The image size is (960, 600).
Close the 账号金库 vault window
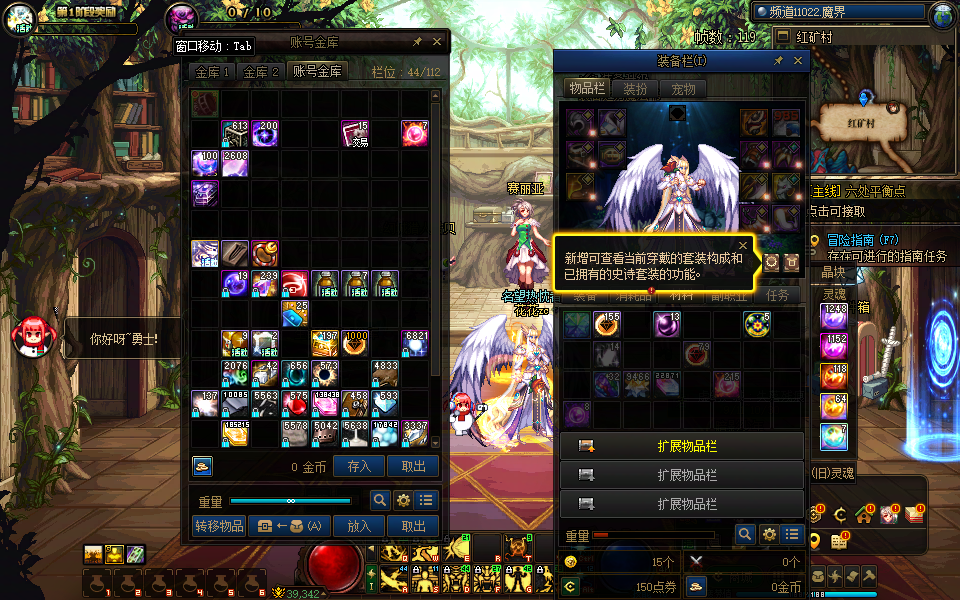click(437, 42)
